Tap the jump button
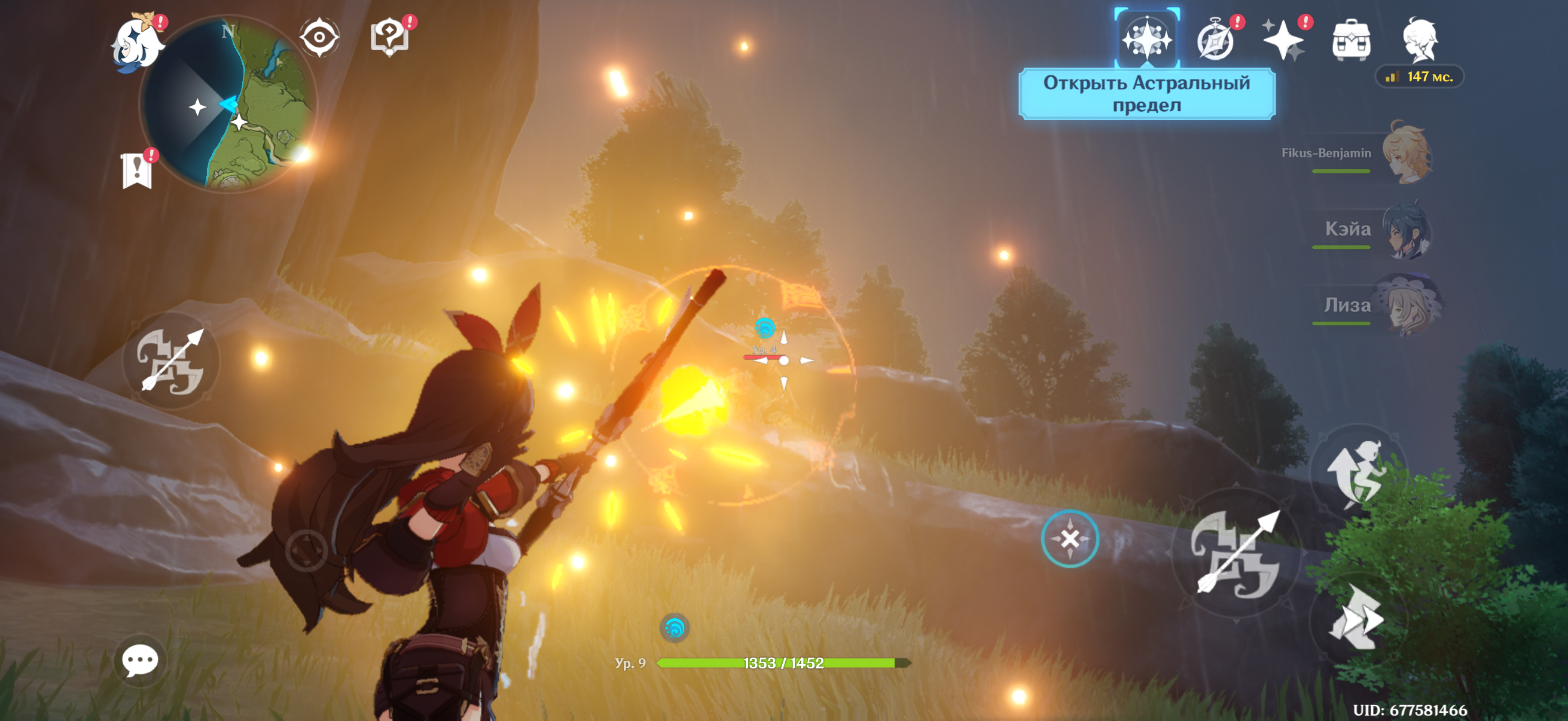Image resolution: width=1568 pixels, height=721 pixels. click(1359, 472)
